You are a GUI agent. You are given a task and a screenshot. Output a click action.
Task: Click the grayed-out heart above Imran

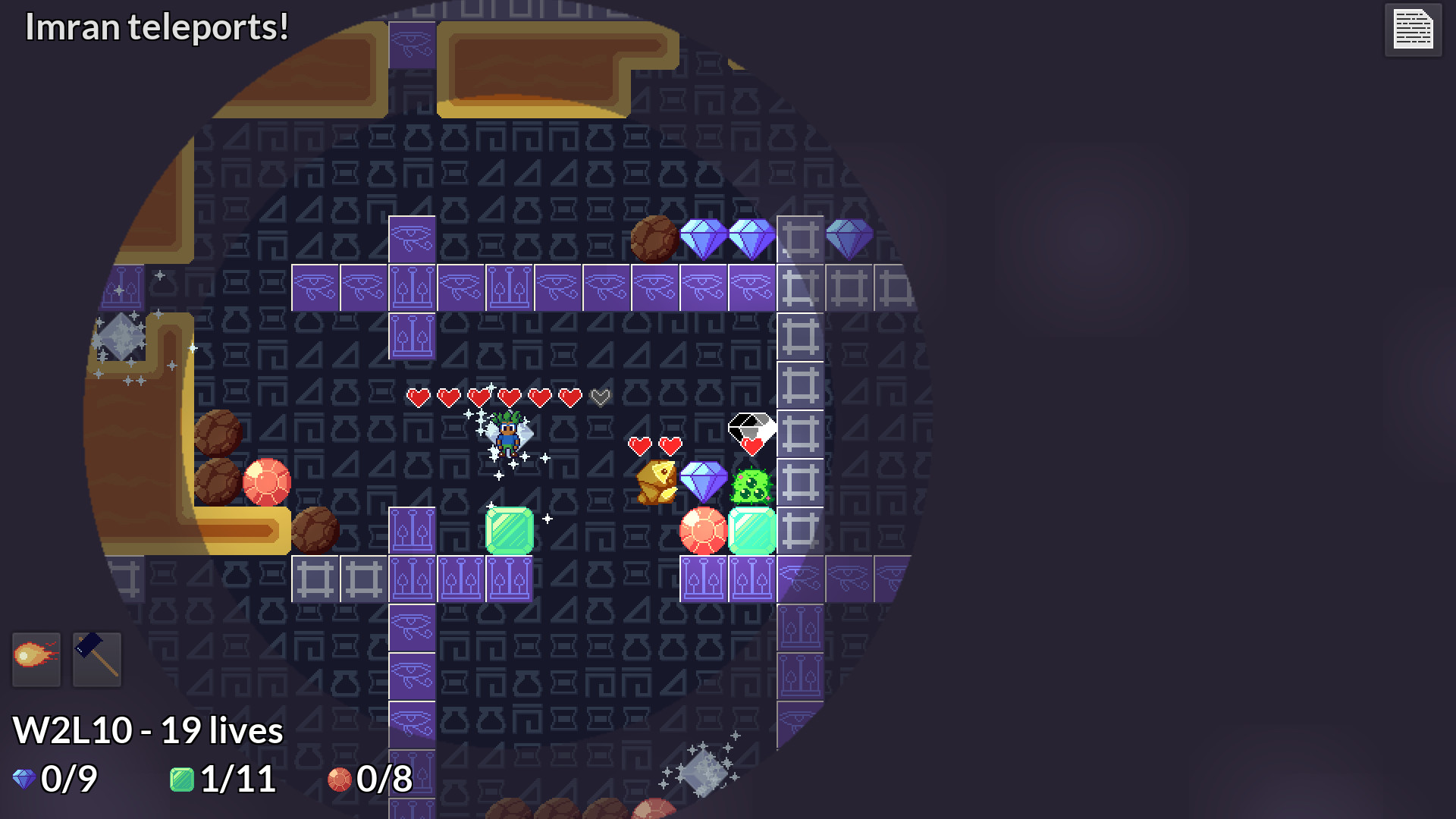[599, 396]
